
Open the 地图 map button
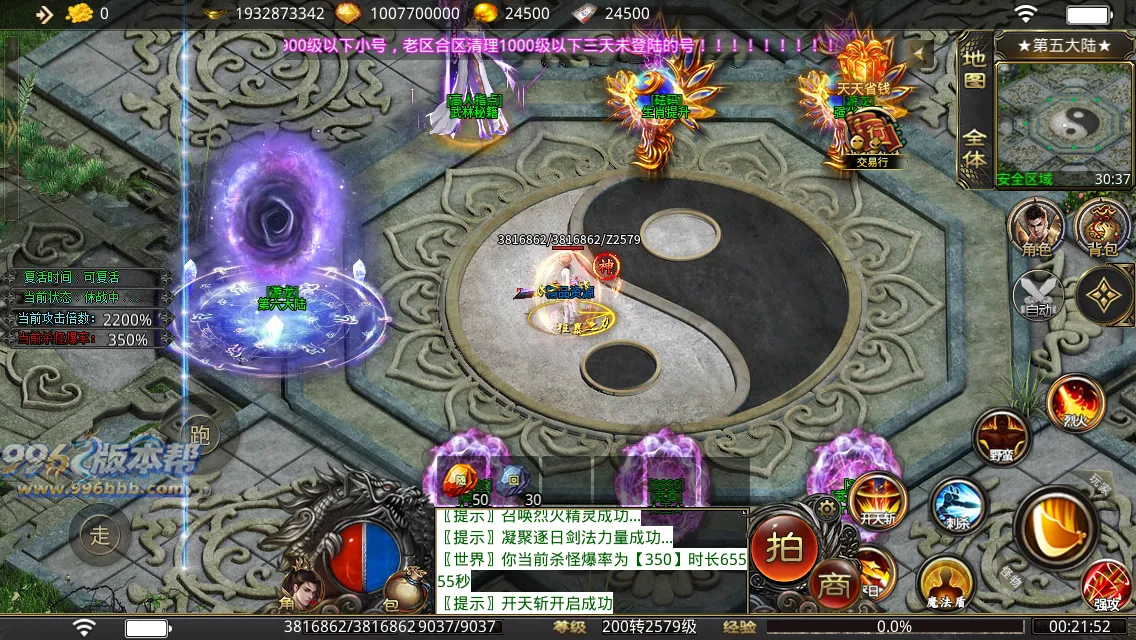[973, 71]
